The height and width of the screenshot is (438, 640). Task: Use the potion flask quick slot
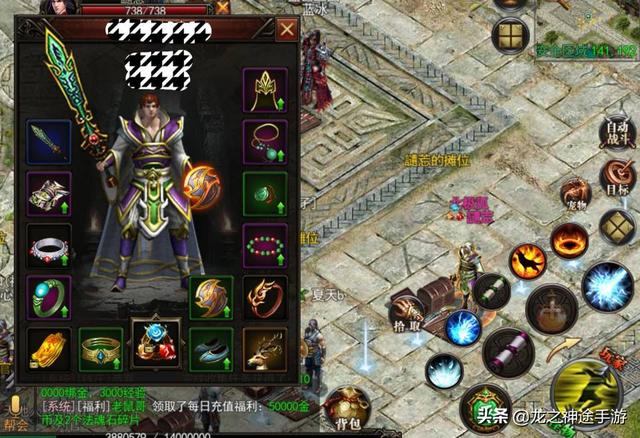click(x=550, y=309)
